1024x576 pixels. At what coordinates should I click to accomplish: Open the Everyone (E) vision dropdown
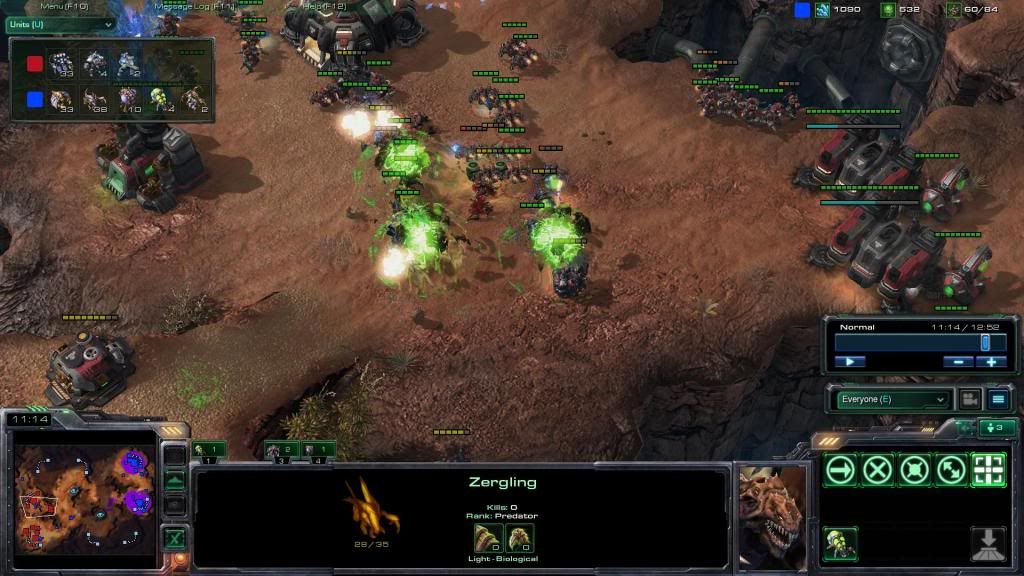click(891, 399)
